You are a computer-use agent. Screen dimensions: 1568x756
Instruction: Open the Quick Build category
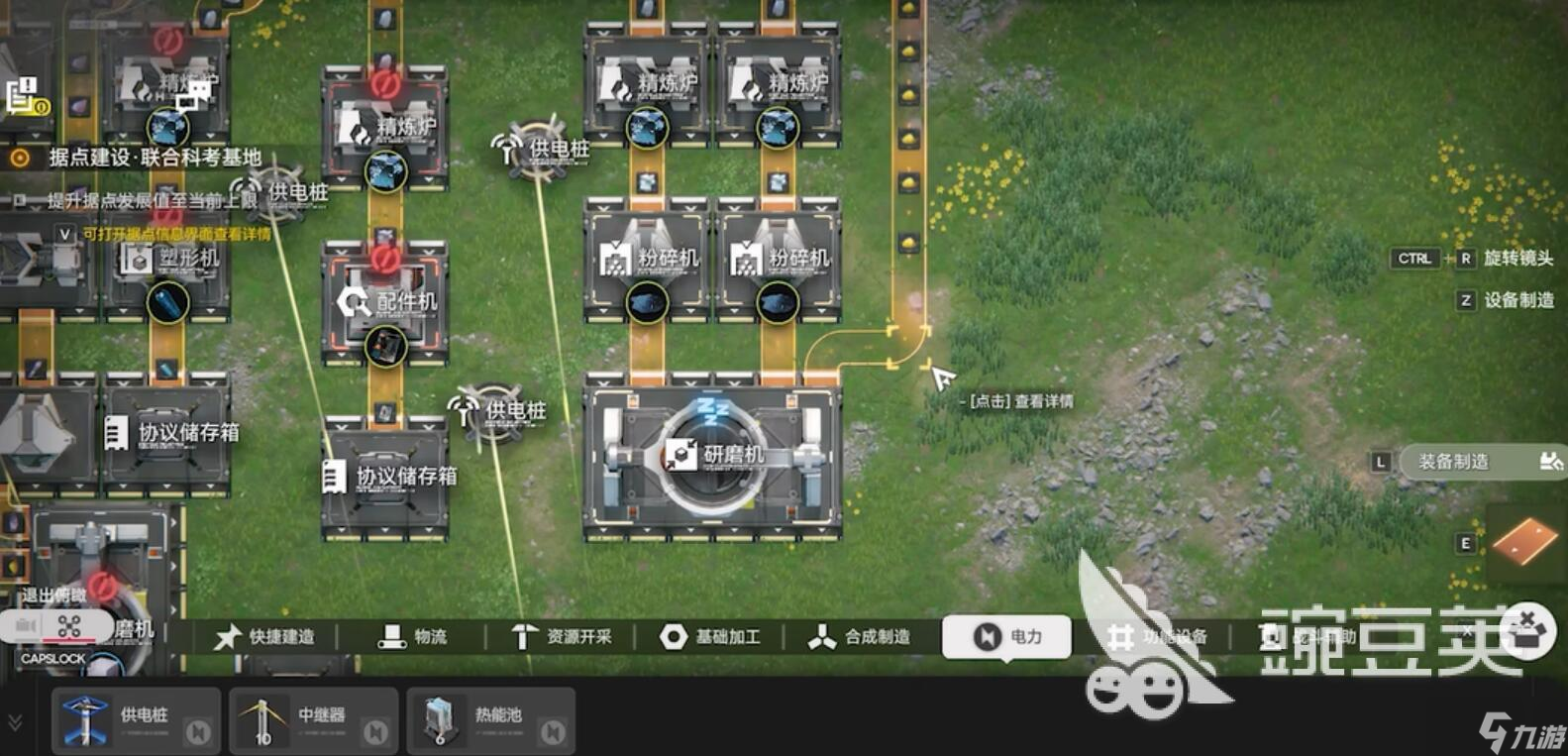[x=264, y=636]
